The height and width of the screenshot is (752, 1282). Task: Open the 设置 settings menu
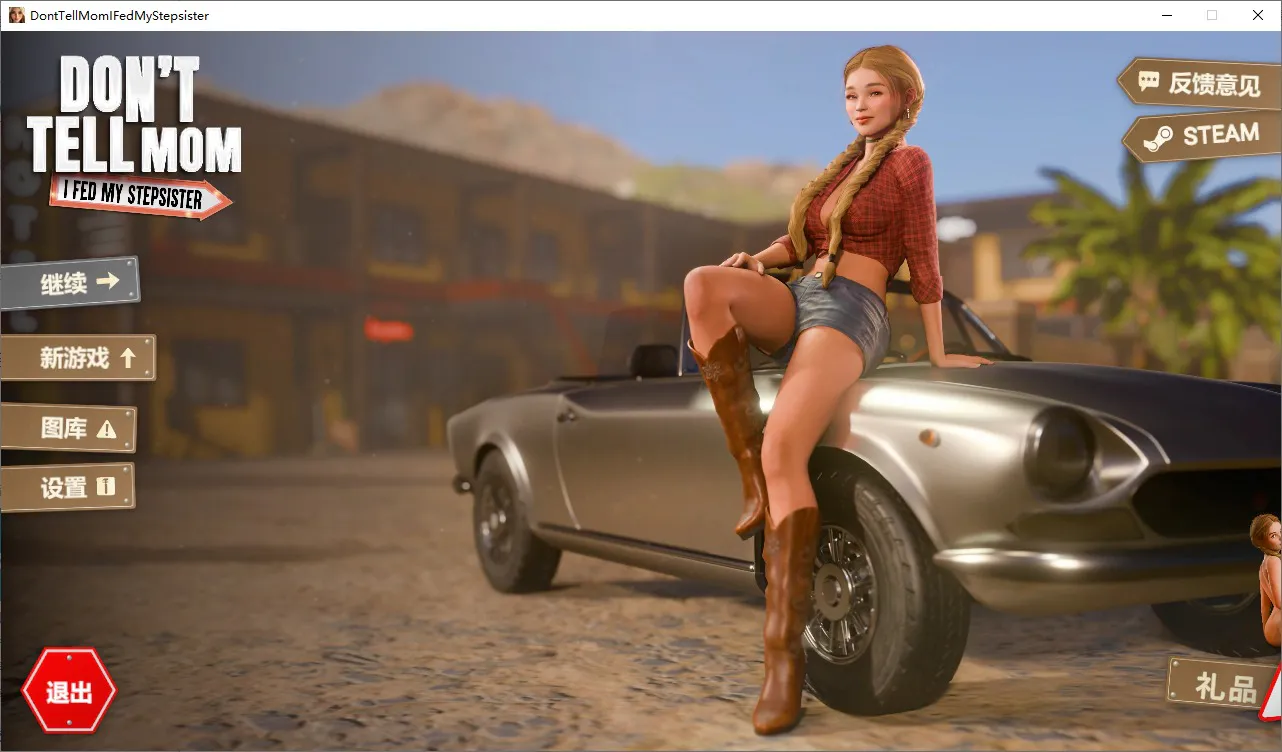point(70,488)
